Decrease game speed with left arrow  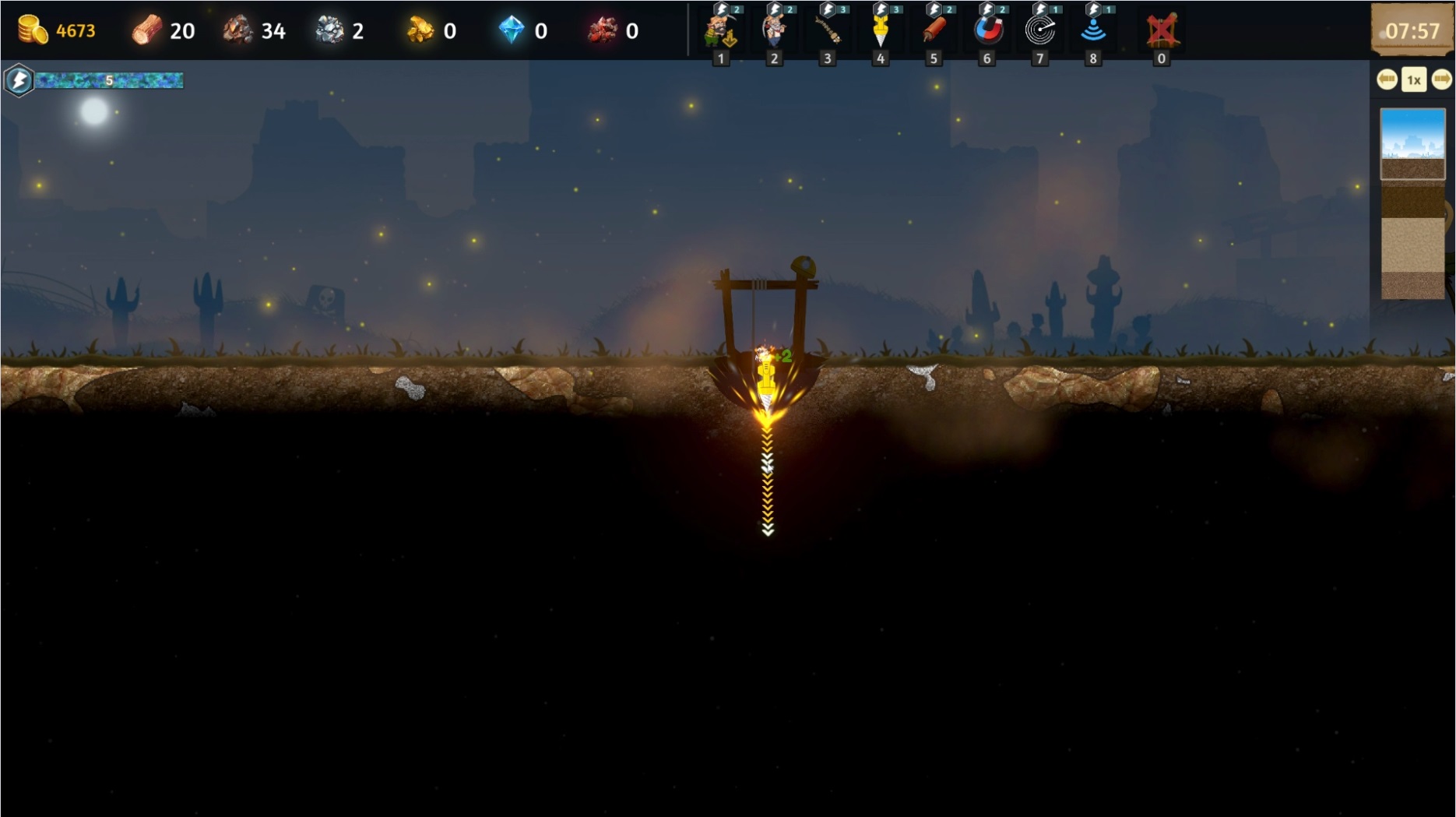tap(1387, 79)
